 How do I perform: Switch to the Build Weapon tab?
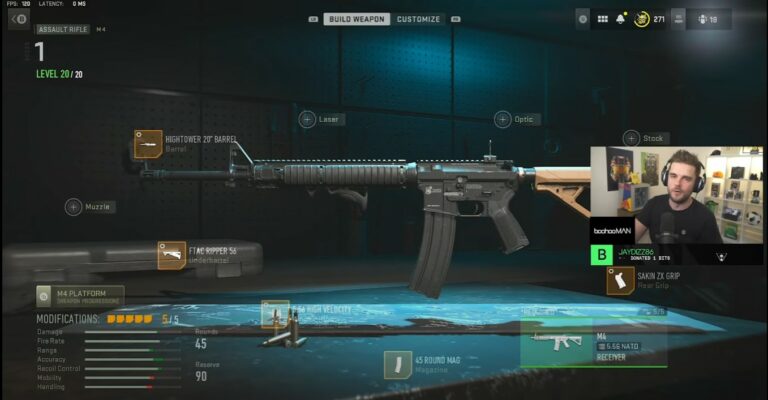[357, 19]
